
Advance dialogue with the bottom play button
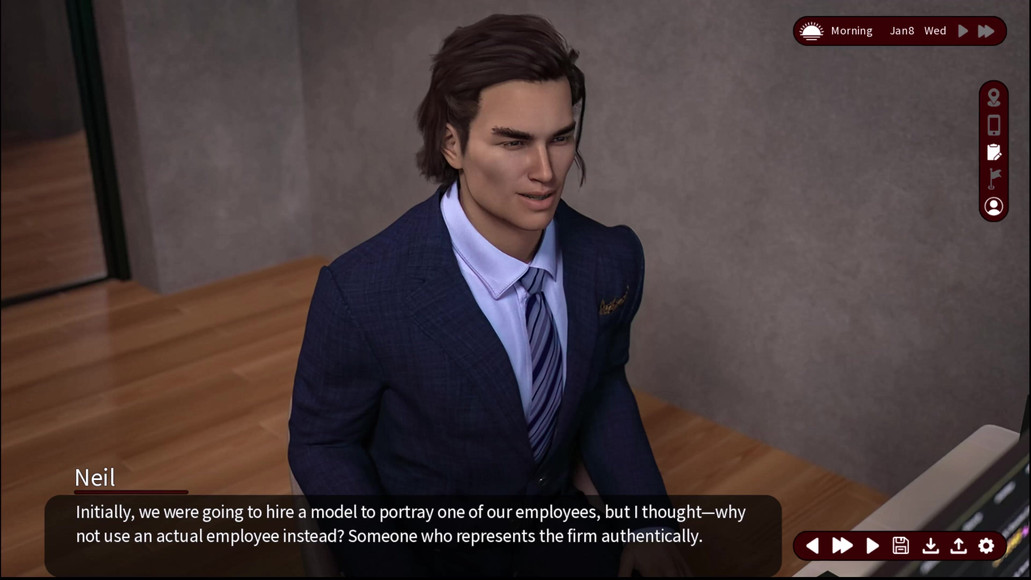click(x=872, y=546)
